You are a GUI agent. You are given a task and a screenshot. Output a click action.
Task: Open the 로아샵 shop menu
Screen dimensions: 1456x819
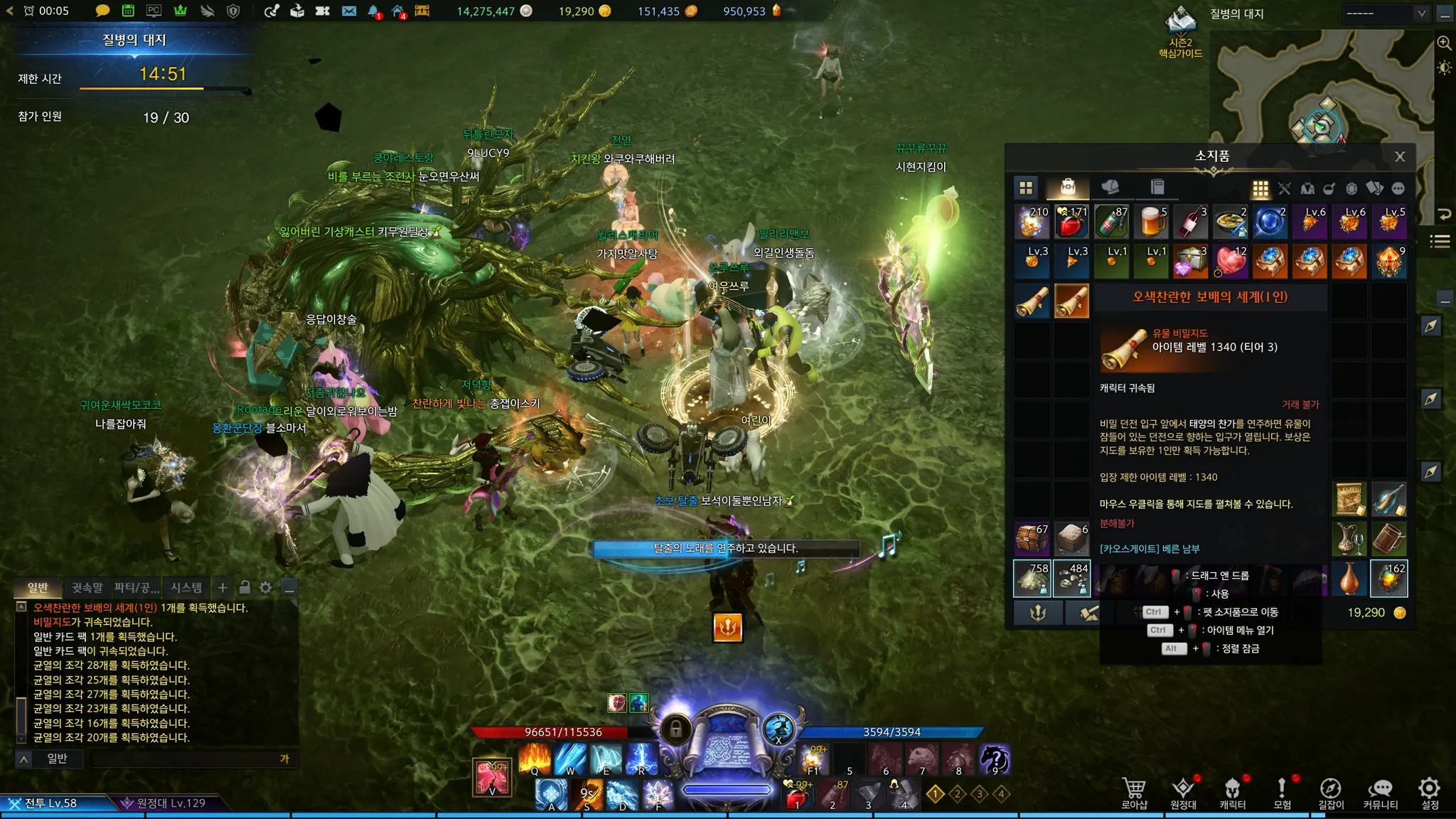coord(1134,793)
